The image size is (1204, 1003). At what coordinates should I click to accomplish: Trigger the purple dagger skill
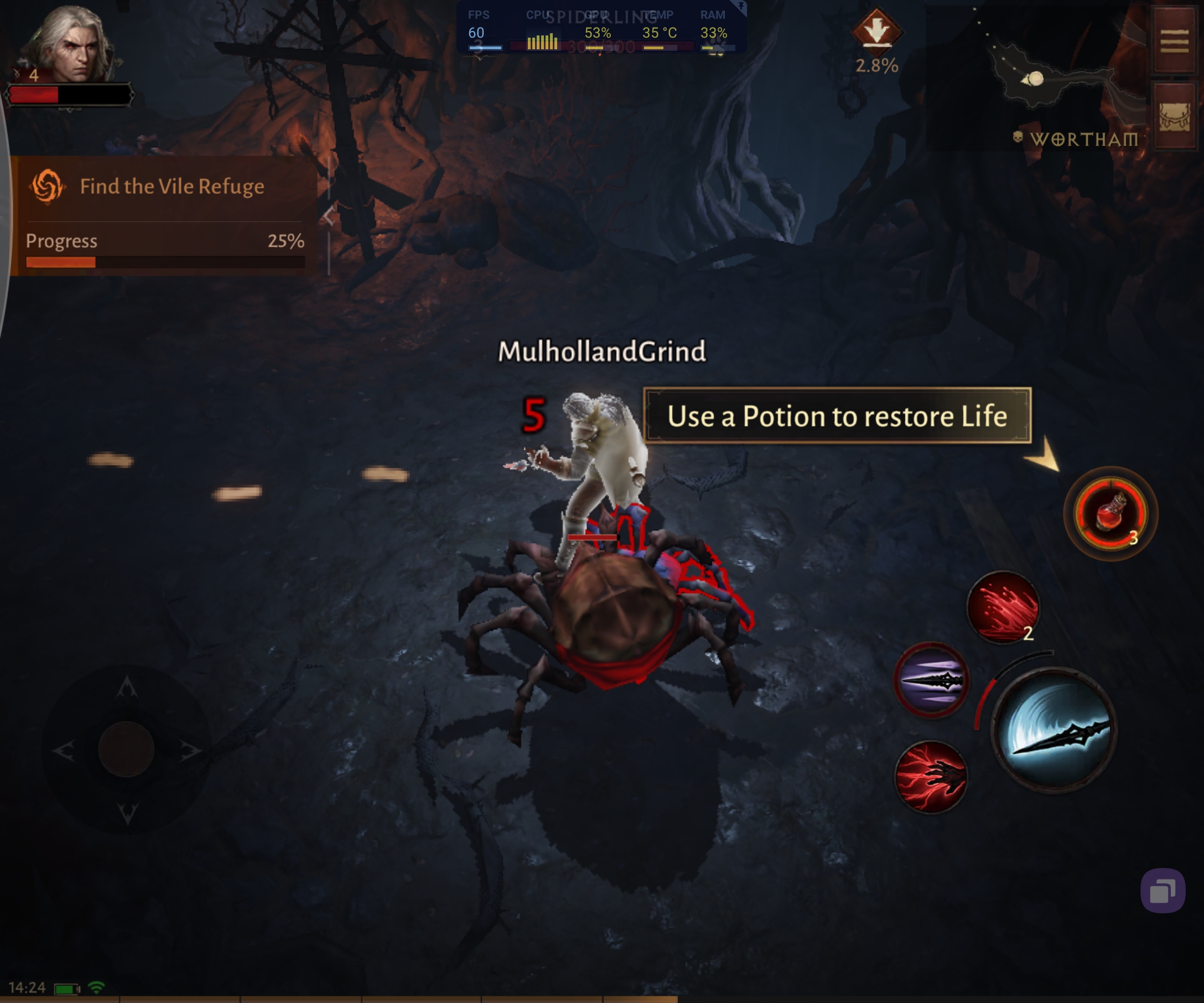931,681
